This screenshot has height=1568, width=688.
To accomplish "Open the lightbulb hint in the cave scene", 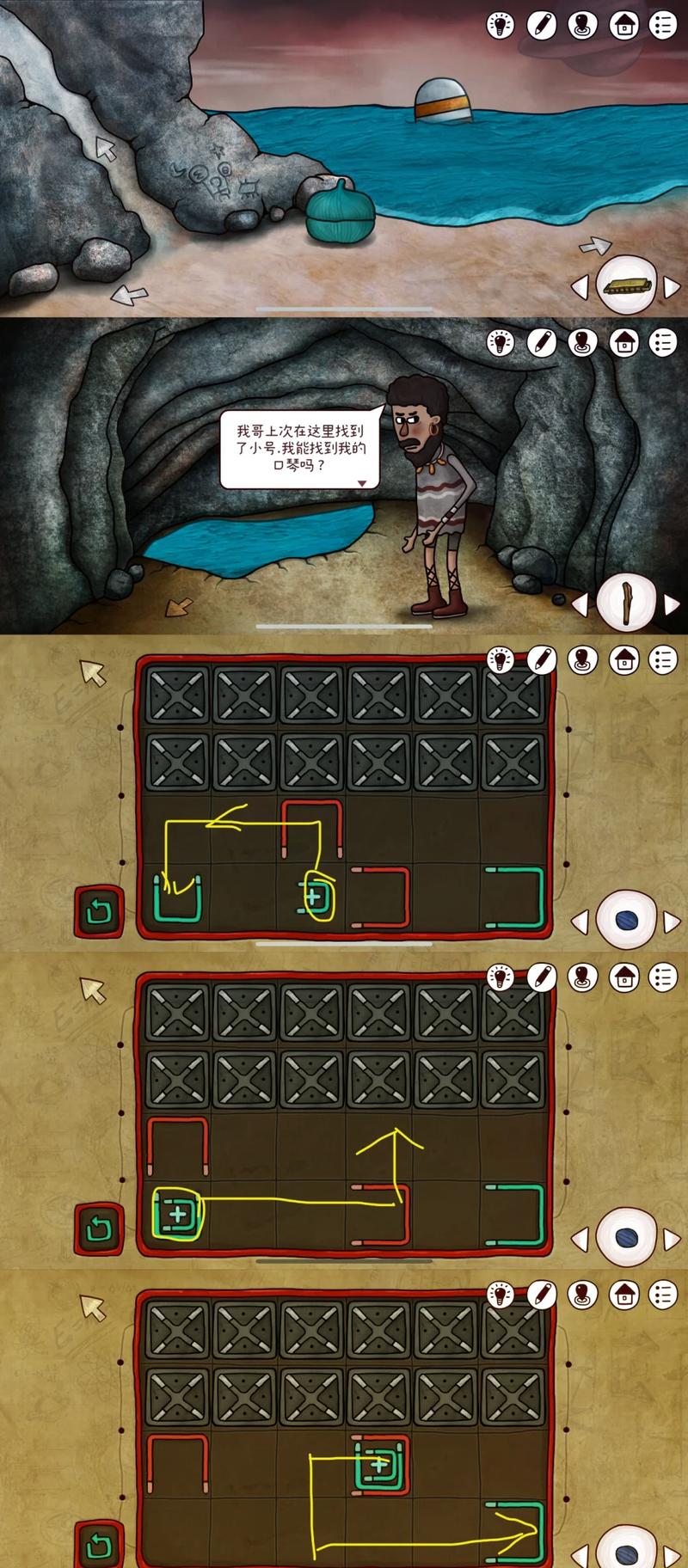I will point(500,343).
